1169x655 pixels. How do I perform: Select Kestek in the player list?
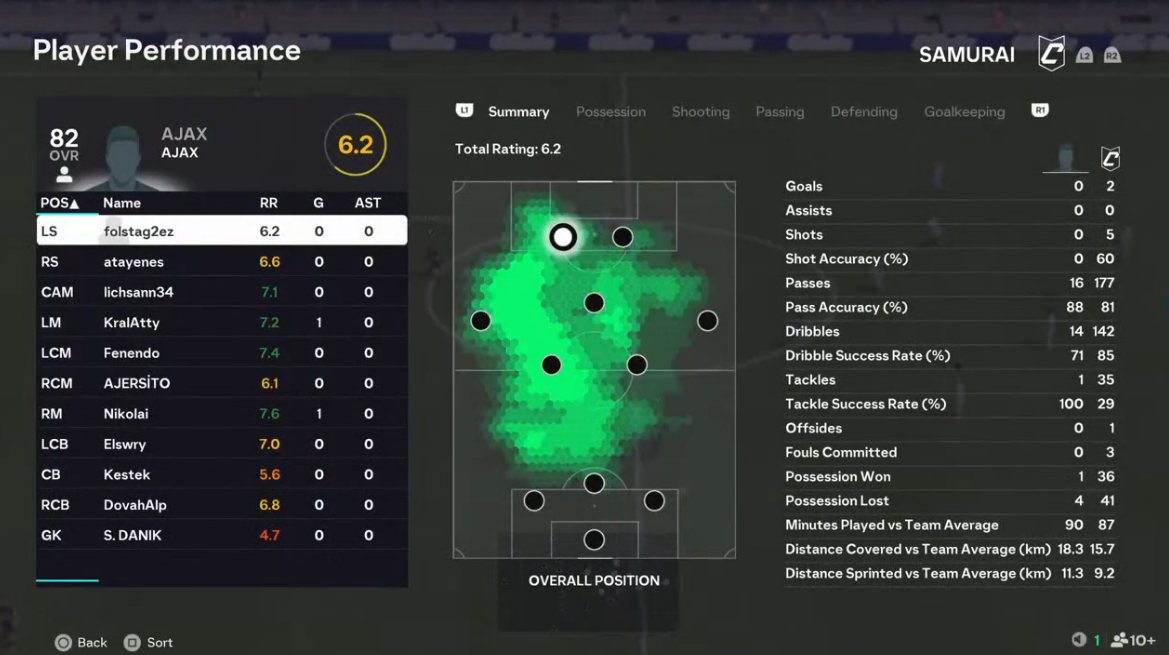click(221, 475)
